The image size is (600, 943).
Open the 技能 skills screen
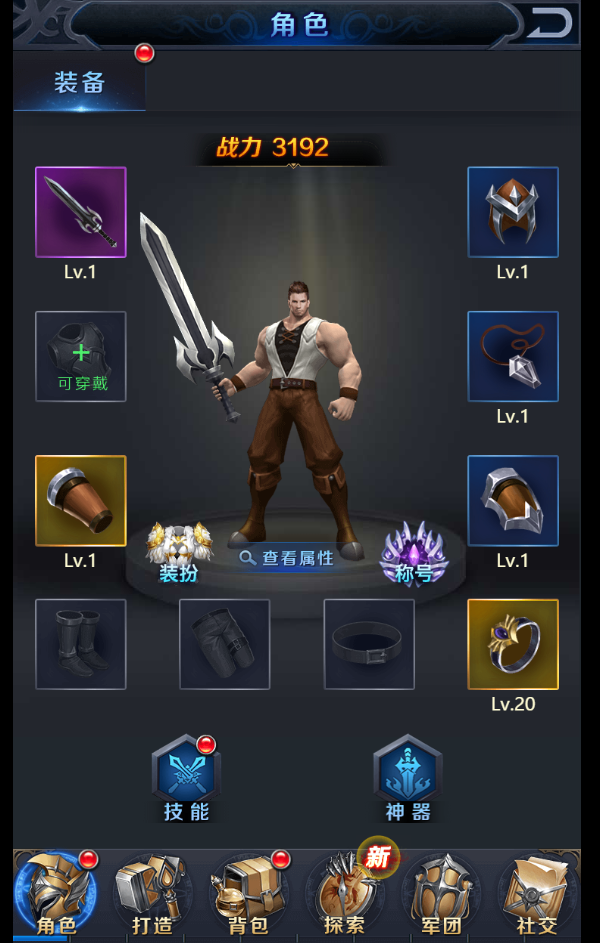click(186, 780)
